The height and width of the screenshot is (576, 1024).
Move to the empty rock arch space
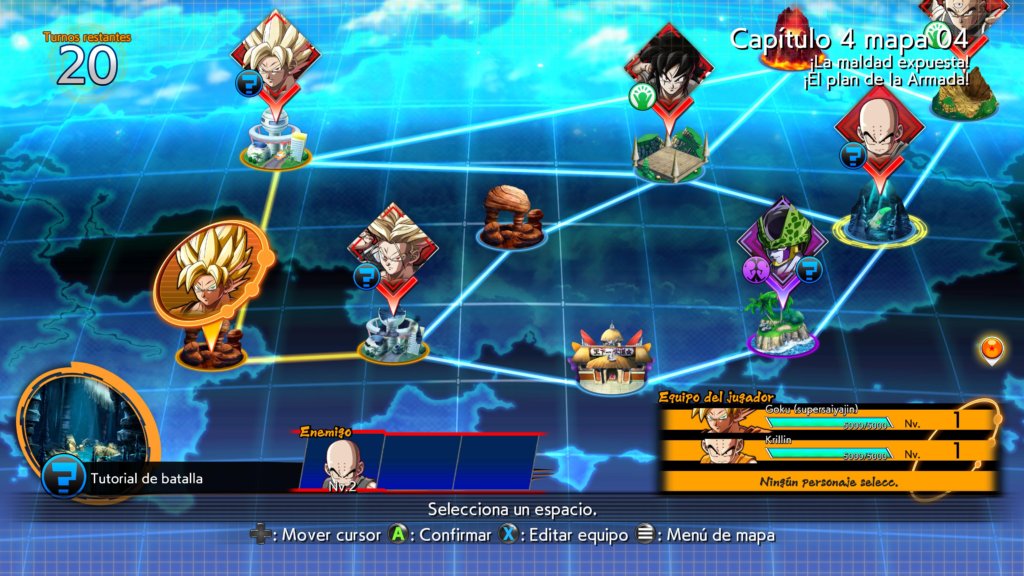tap(510, 218)
